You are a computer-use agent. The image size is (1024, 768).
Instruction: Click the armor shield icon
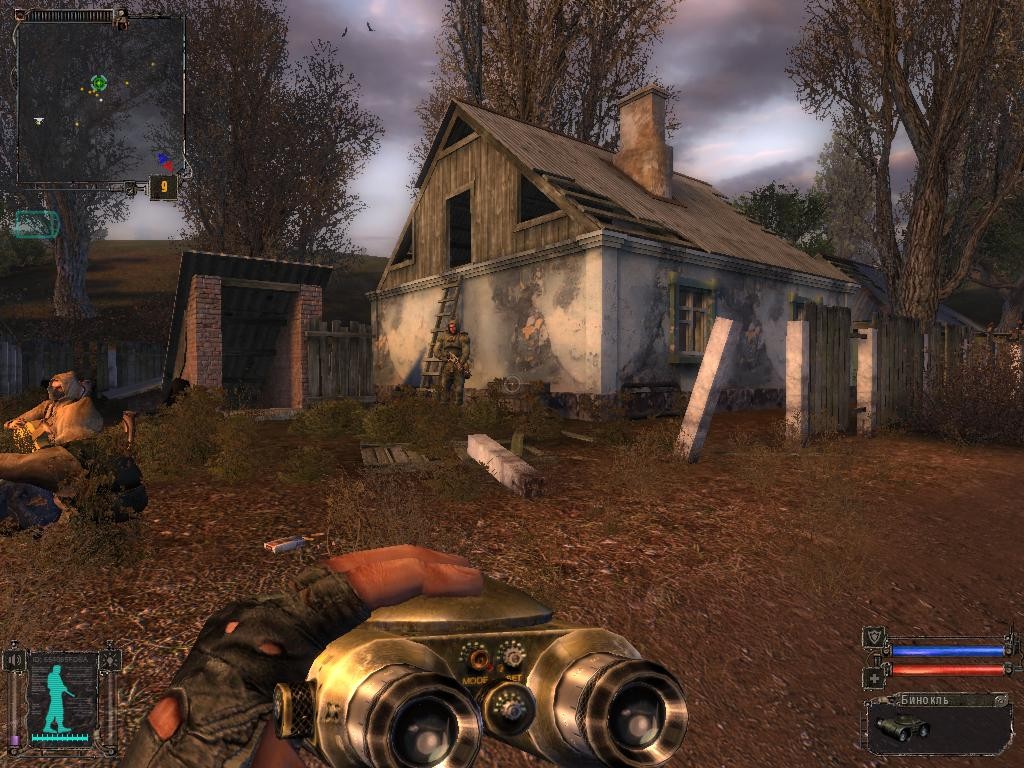[x=873, y=637]
